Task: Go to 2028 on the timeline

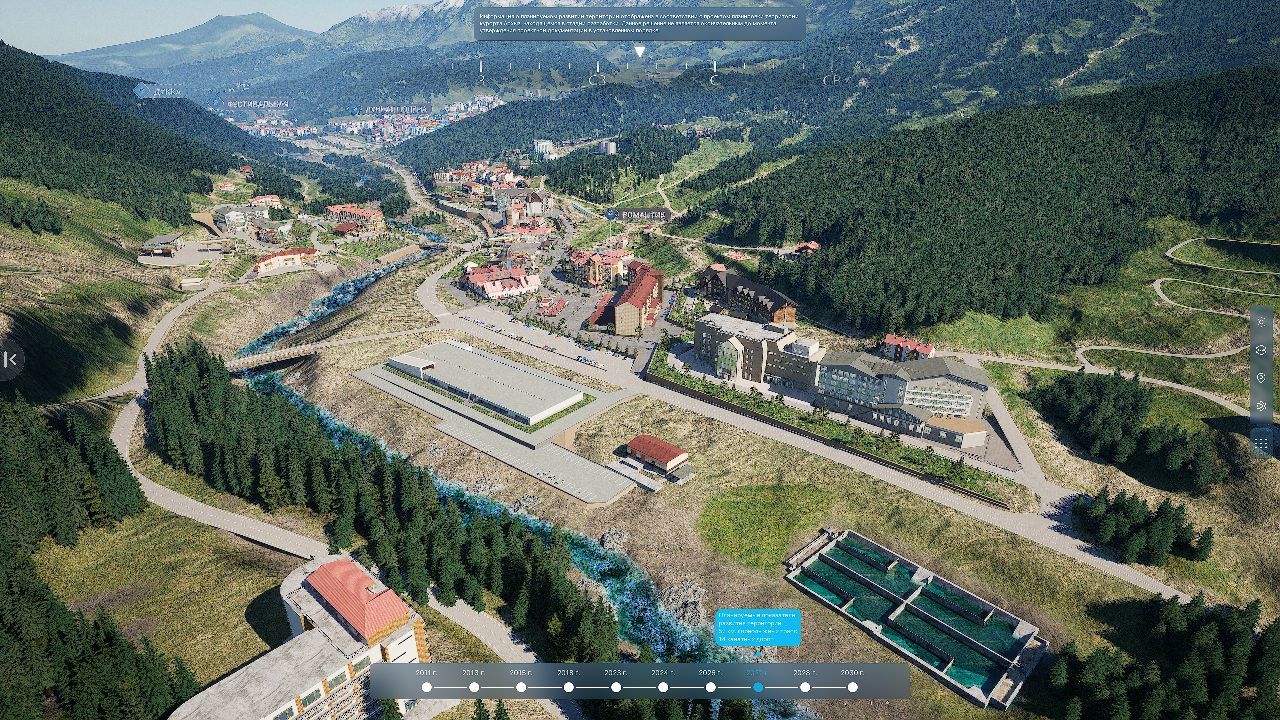Action: point(805,687)
